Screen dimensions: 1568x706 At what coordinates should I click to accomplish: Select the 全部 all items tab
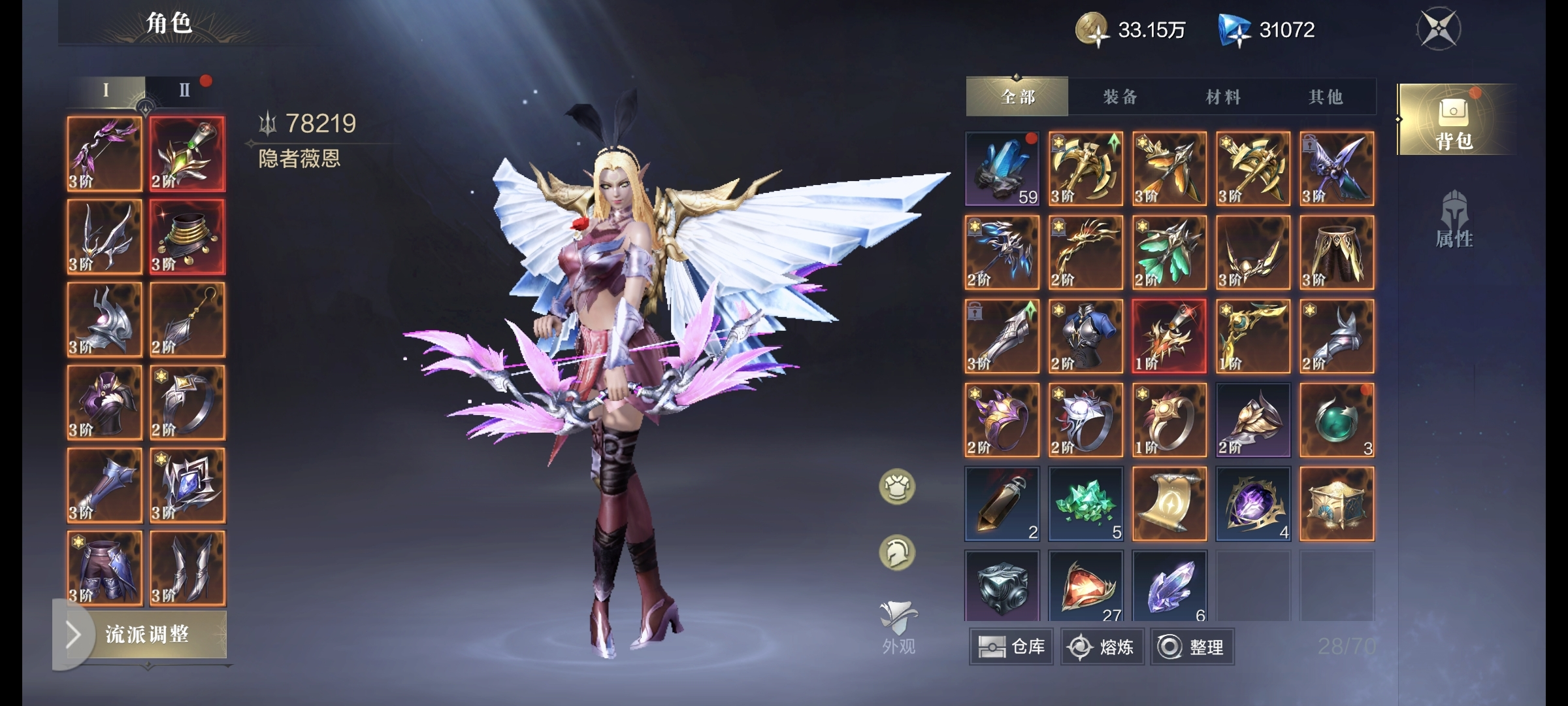coord(1017,97)
